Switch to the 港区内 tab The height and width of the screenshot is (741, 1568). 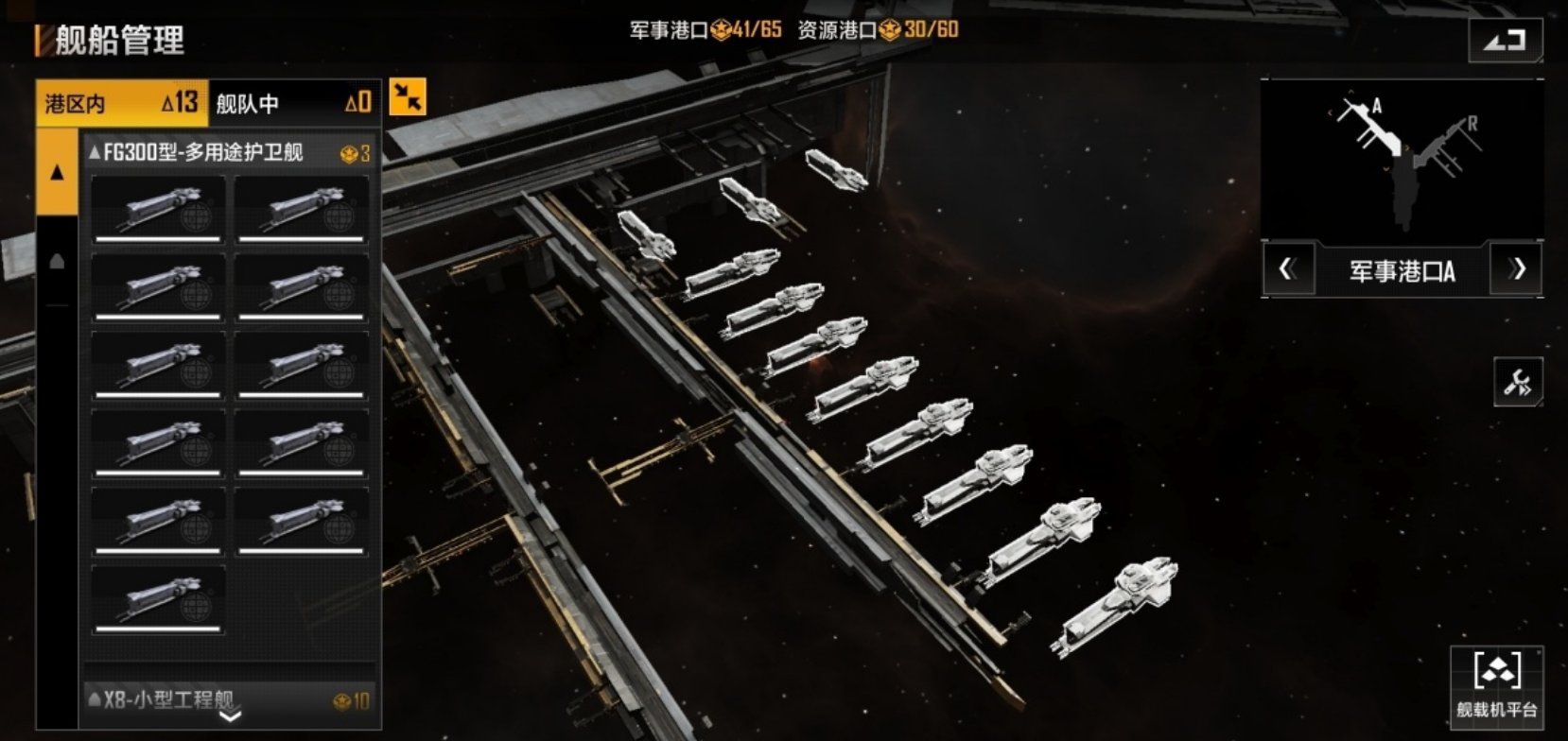click(120, 103)
